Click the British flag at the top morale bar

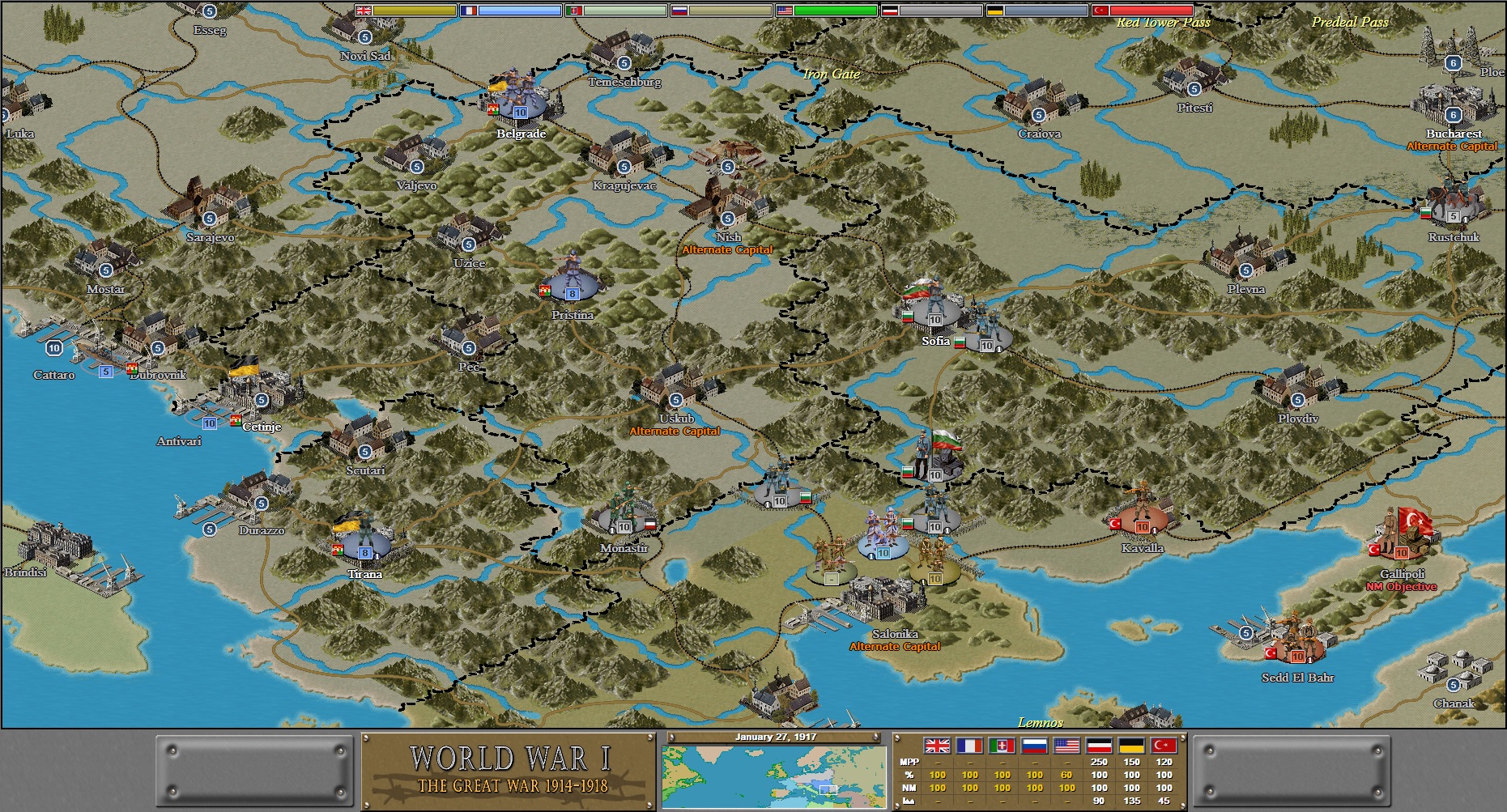click(x=364, y=11)
